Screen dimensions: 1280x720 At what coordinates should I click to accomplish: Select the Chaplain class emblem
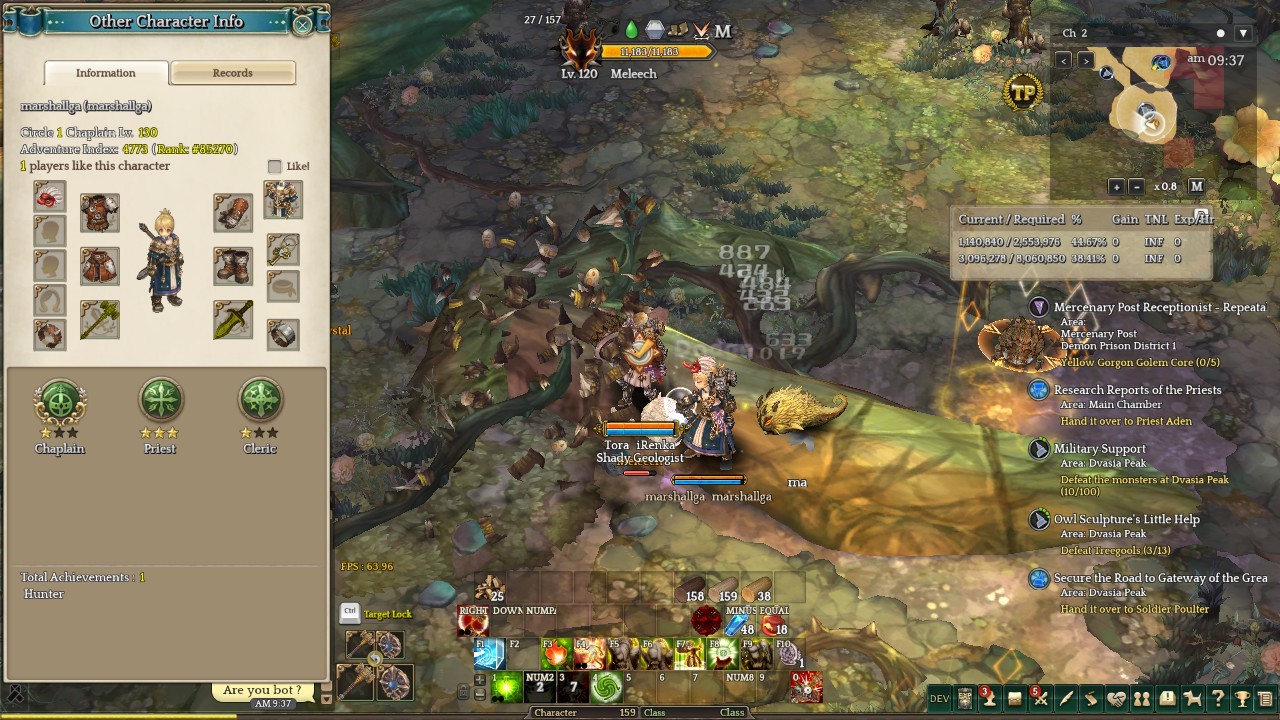point(60,400)
